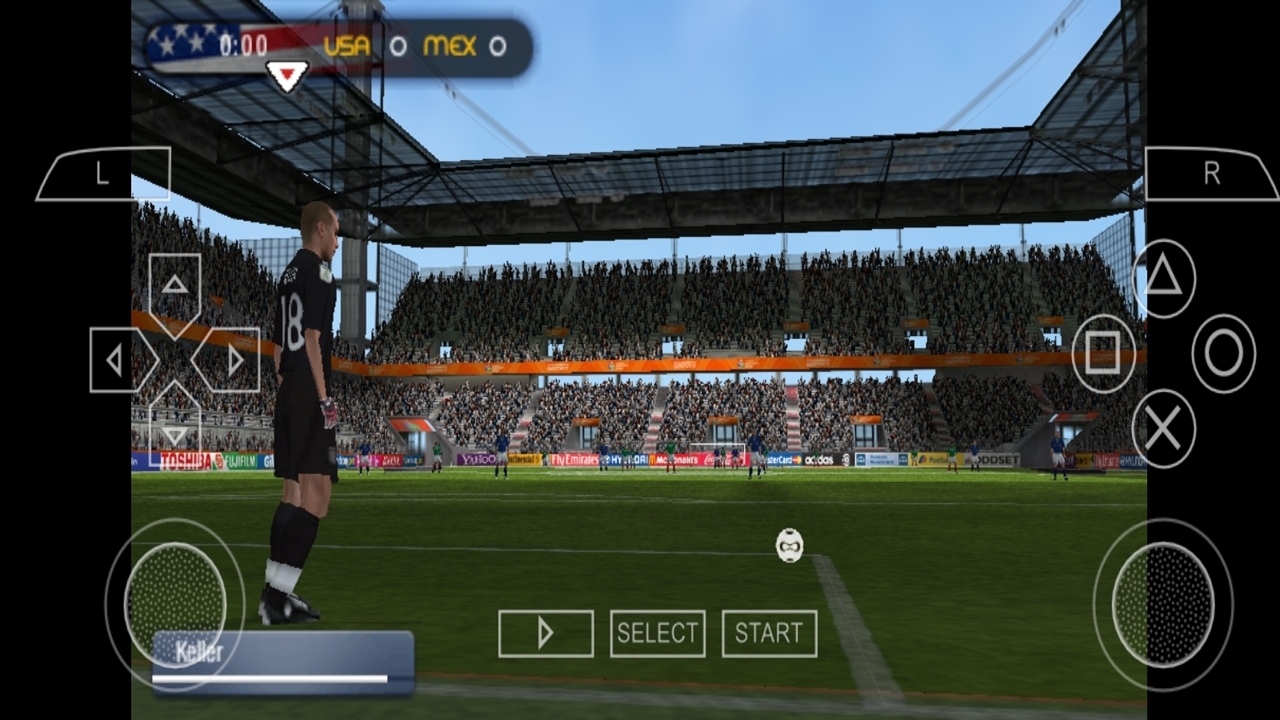The width and height of the screenshot is (1280, 720).
Task: Tap the D-pad up arrow
Action: (175, 285)
